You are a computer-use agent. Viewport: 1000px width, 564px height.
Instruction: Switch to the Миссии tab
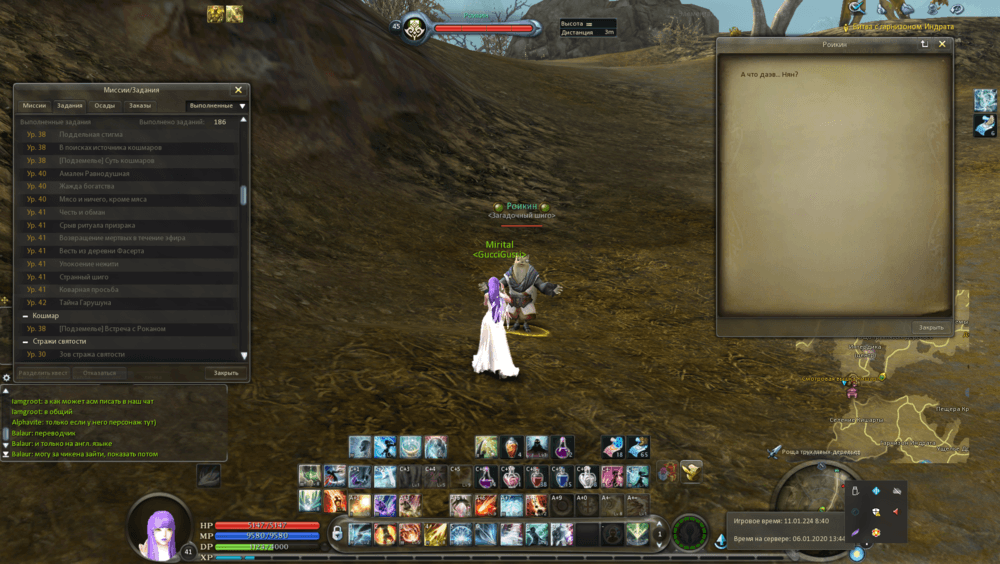(x=34, y=105)
